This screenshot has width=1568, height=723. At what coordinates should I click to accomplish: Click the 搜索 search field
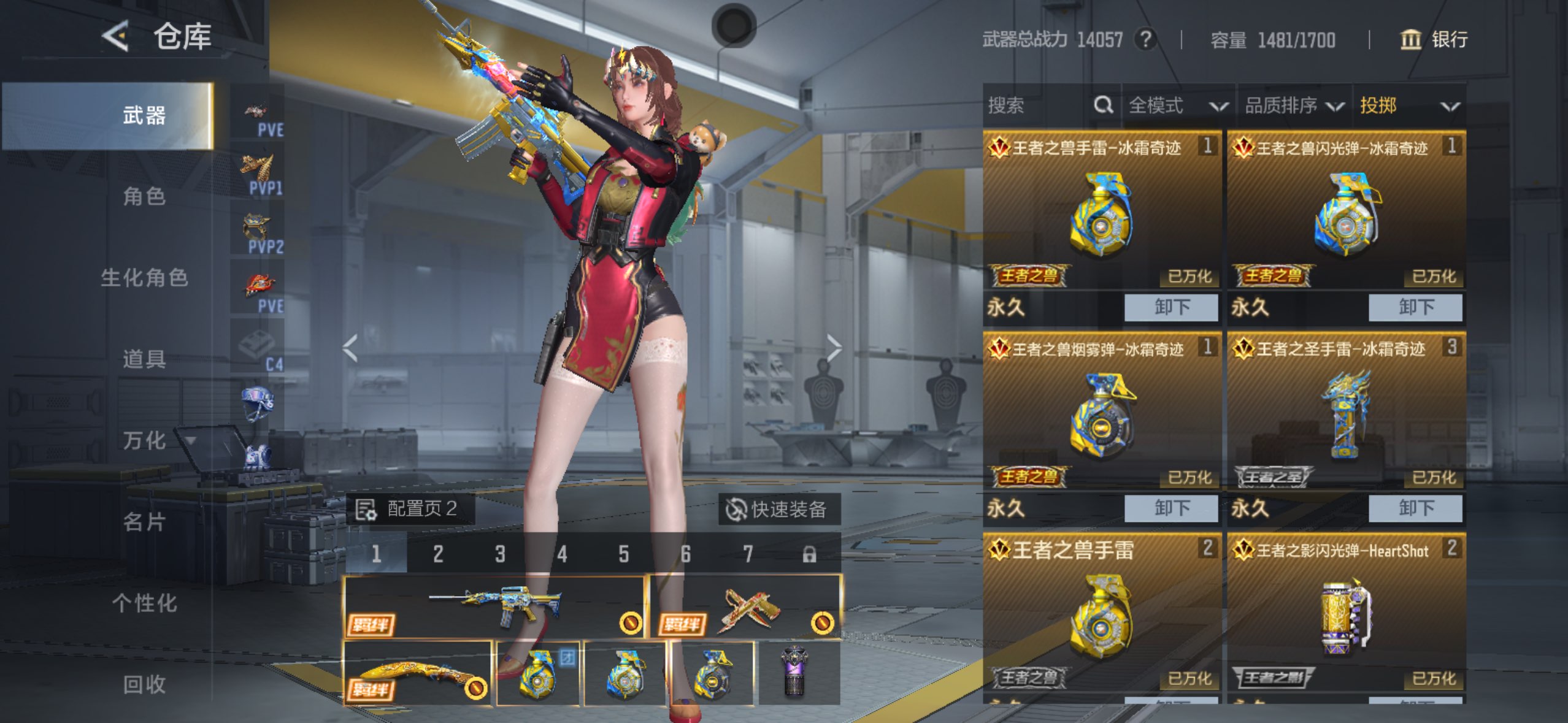(1037, 105)
